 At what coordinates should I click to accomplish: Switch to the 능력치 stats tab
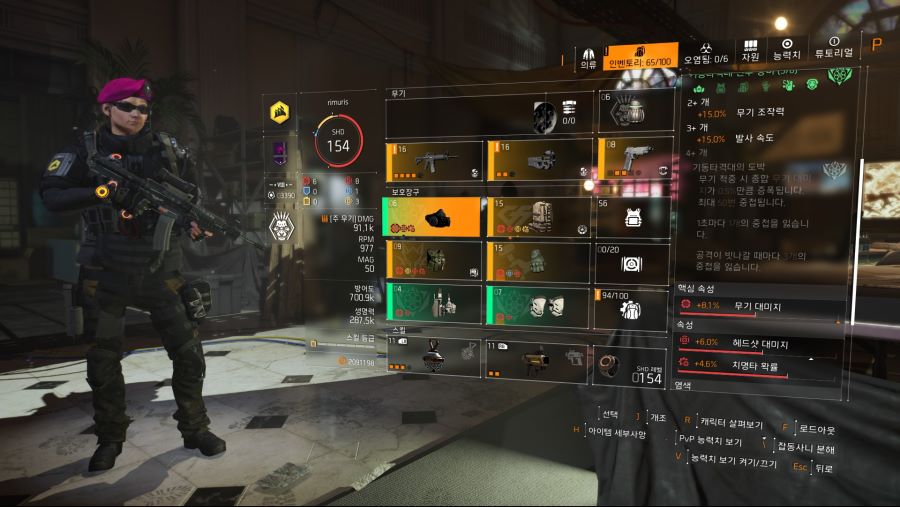(787, 50)
